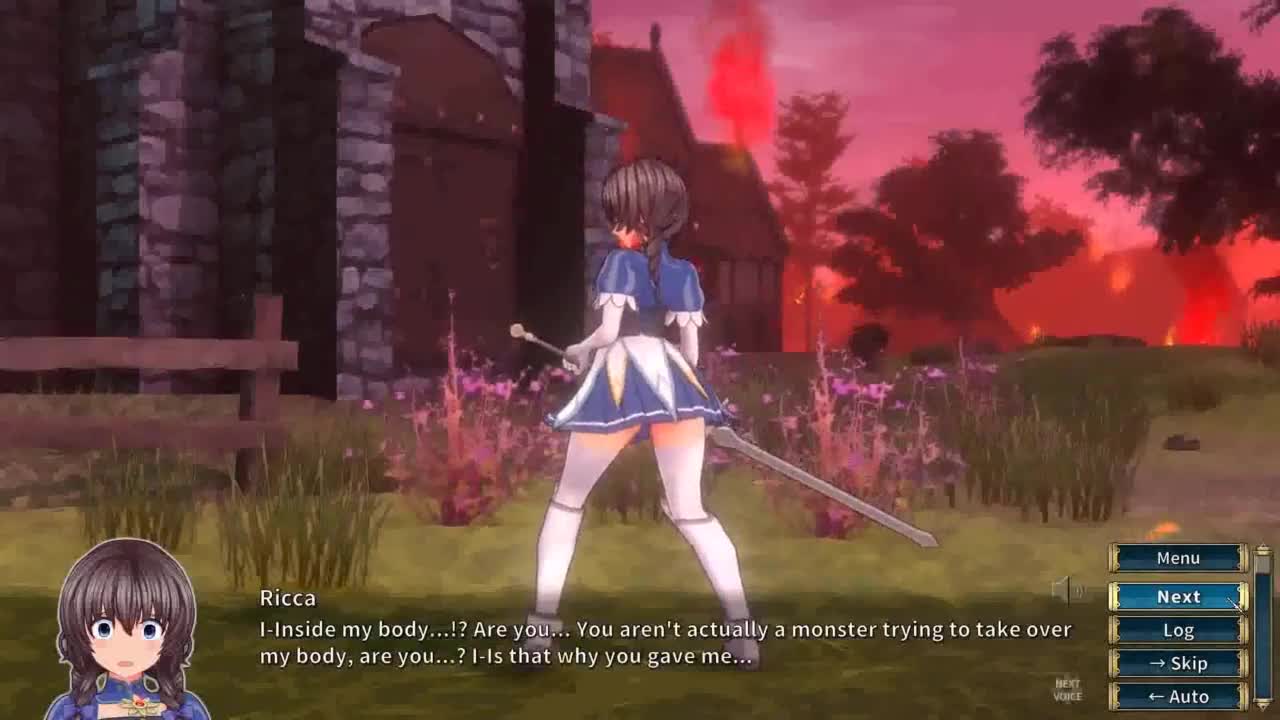
Task: Open the dialogue Log
Action: coord(1178,630)
